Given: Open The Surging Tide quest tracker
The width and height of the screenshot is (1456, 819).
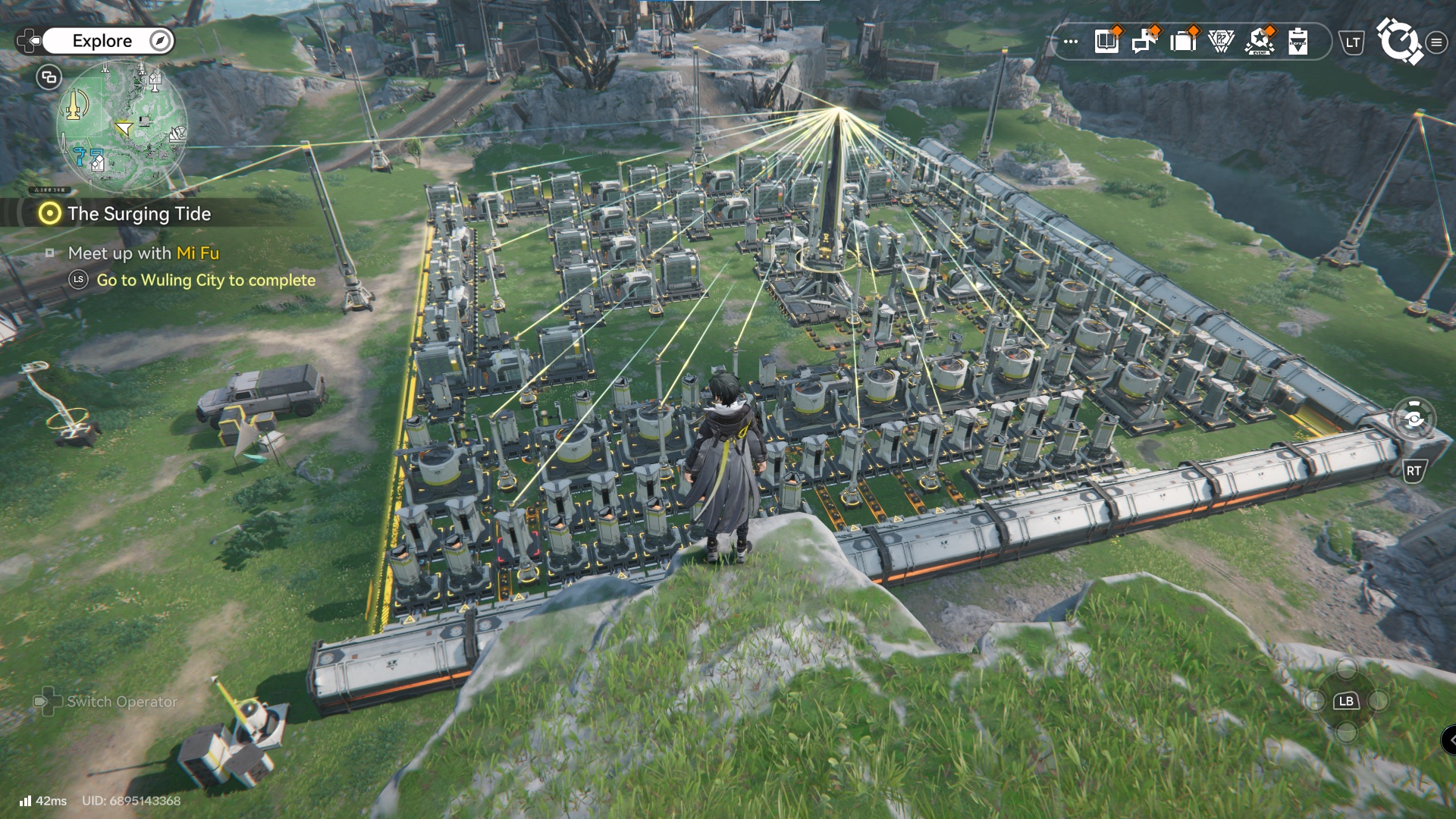Looking at the screenshot, I should (139, 214).
